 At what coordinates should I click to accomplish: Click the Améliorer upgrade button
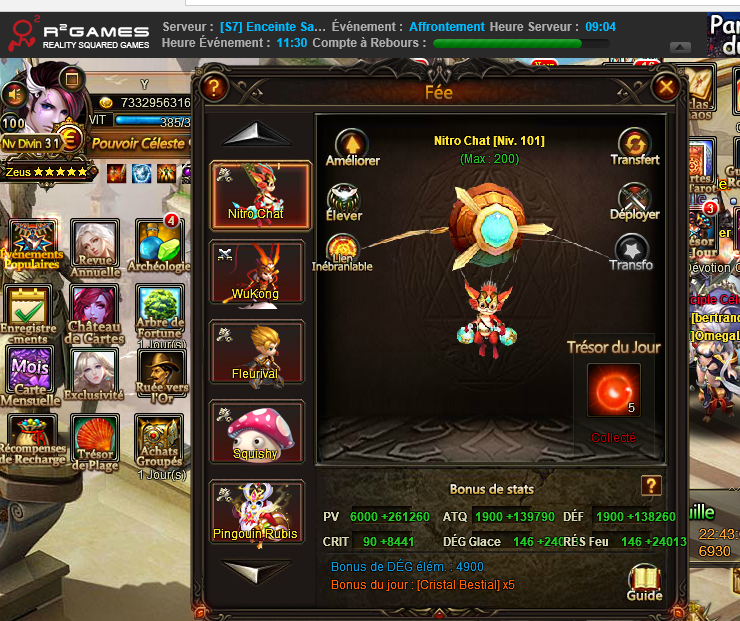[x=351, y=146]
